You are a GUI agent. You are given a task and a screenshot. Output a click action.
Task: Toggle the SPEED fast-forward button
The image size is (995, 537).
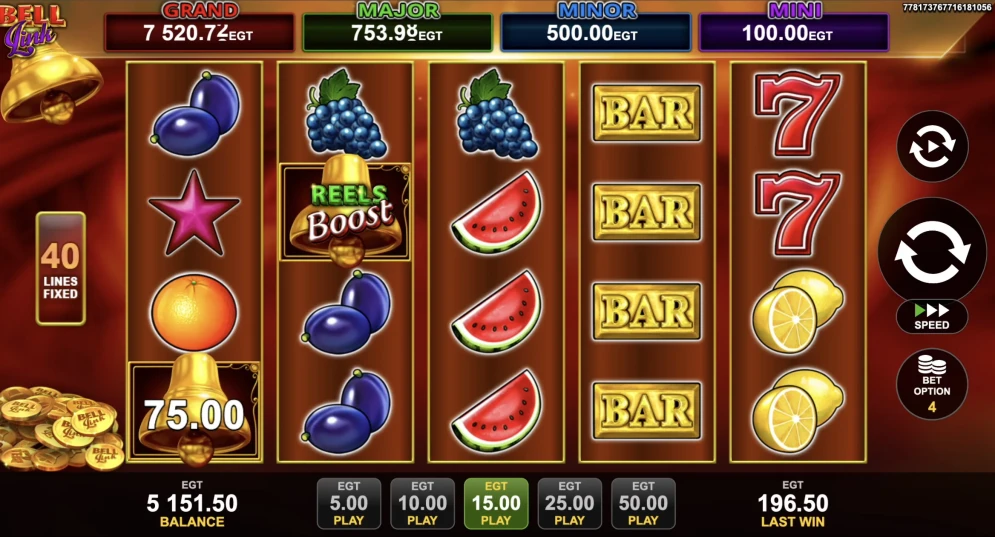931,317
